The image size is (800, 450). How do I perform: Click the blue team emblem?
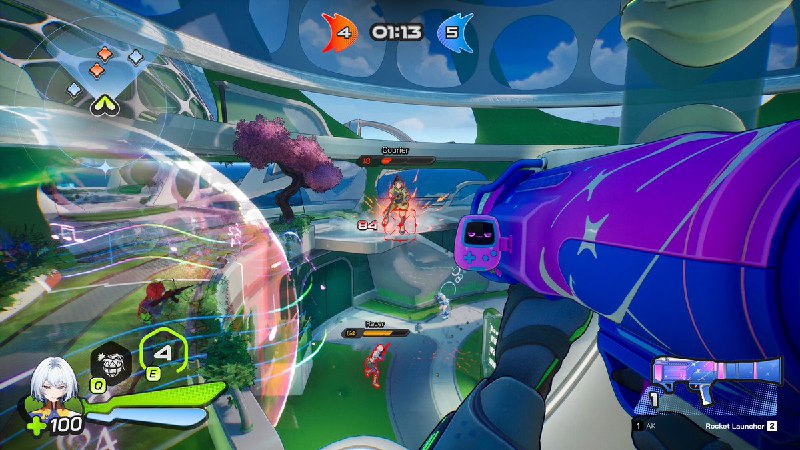(456, 31)
